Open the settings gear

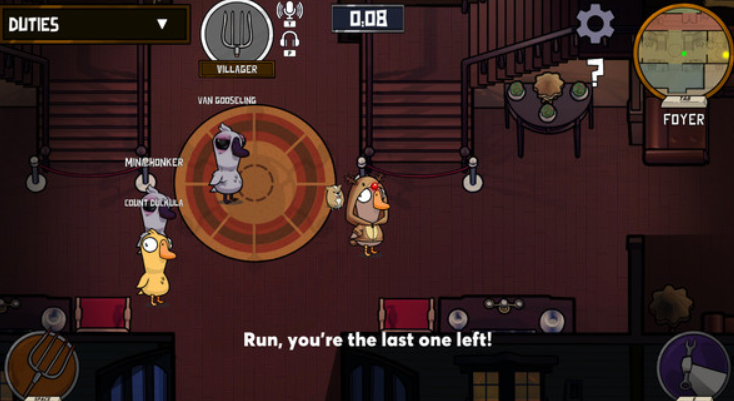click(595, 23)
